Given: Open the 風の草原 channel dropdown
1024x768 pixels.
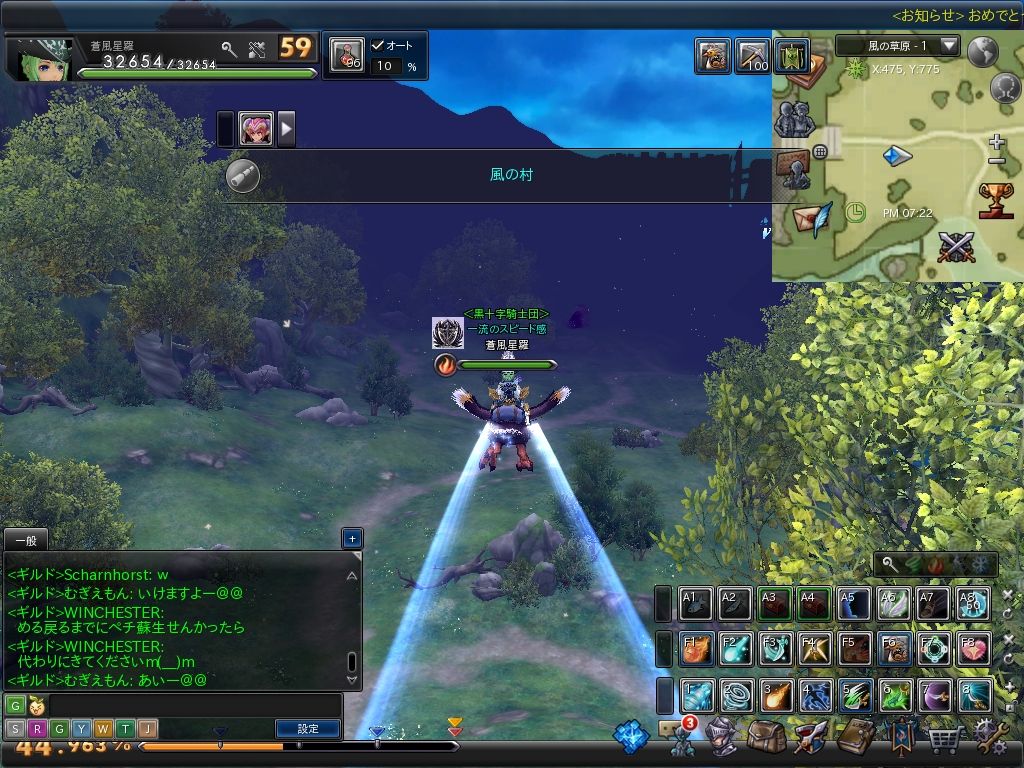Looking at the screenshot, I should (x=949, y=46).
